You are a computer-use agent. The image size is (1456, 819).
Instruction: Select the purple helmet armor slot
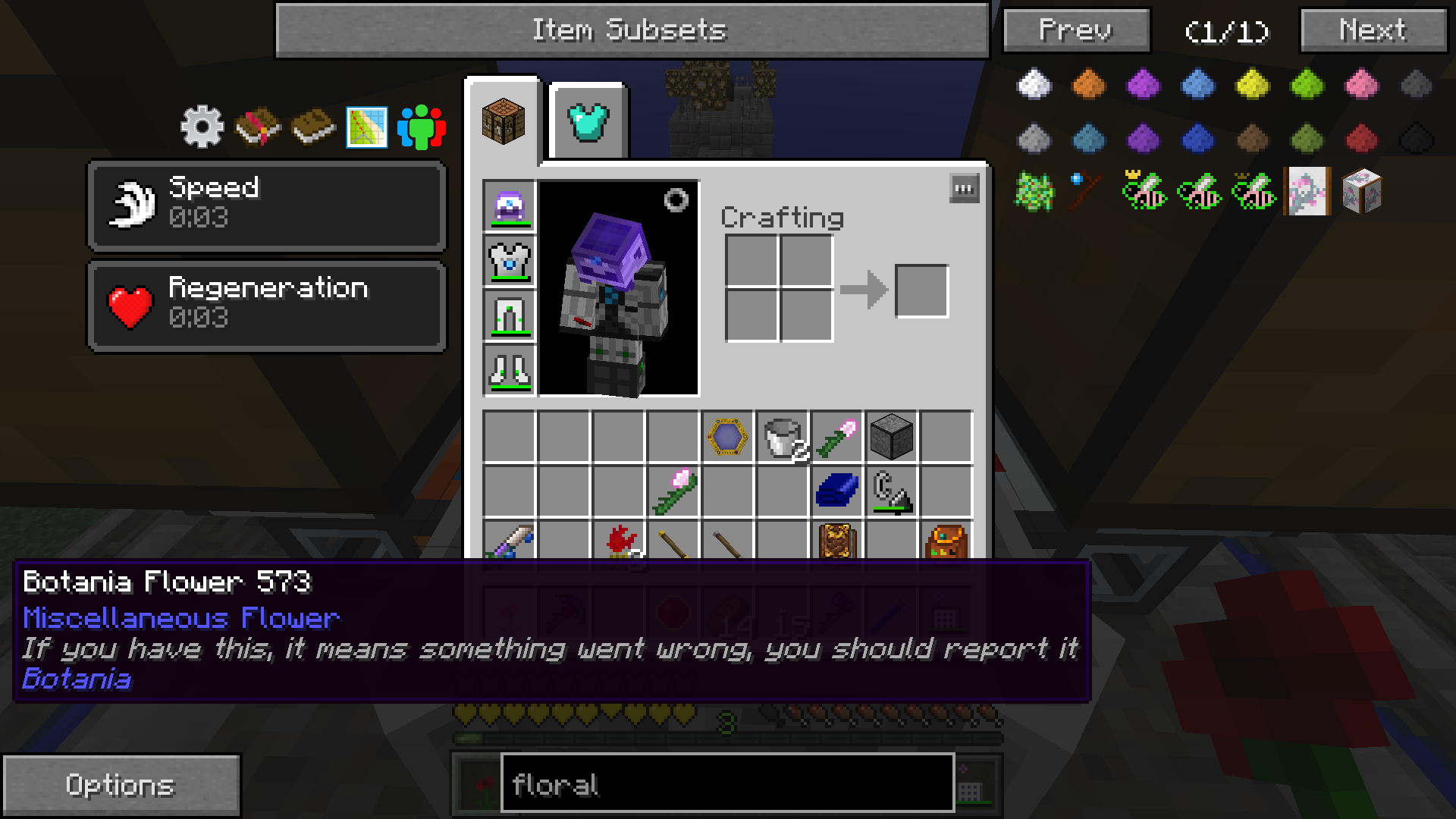pyautogui.click(x=510, y=206)
